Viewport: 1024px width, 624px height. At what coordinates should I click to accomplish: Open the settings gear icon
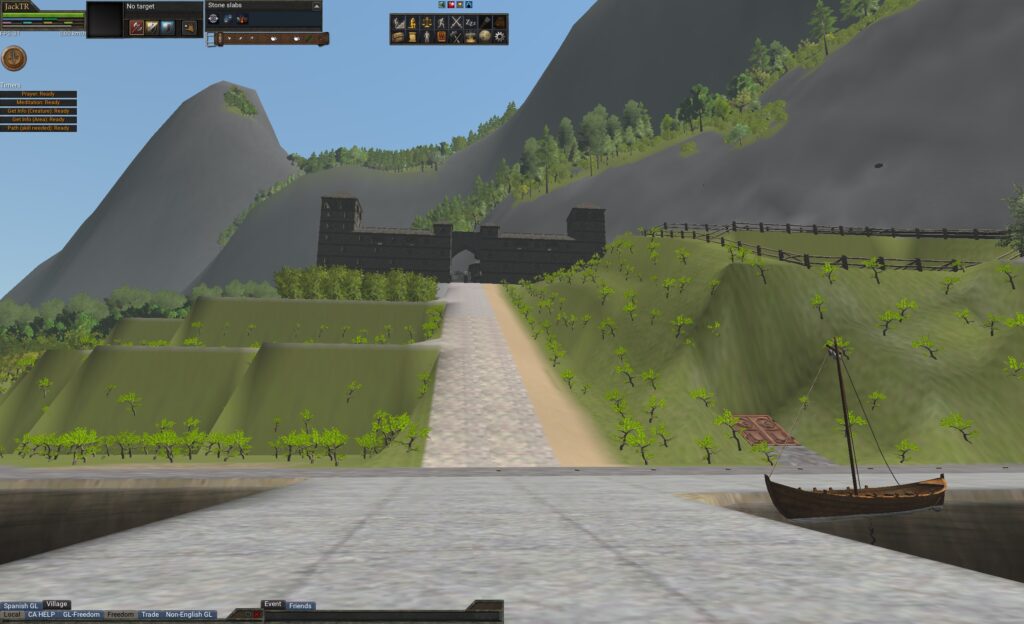[x=500, y=37]
